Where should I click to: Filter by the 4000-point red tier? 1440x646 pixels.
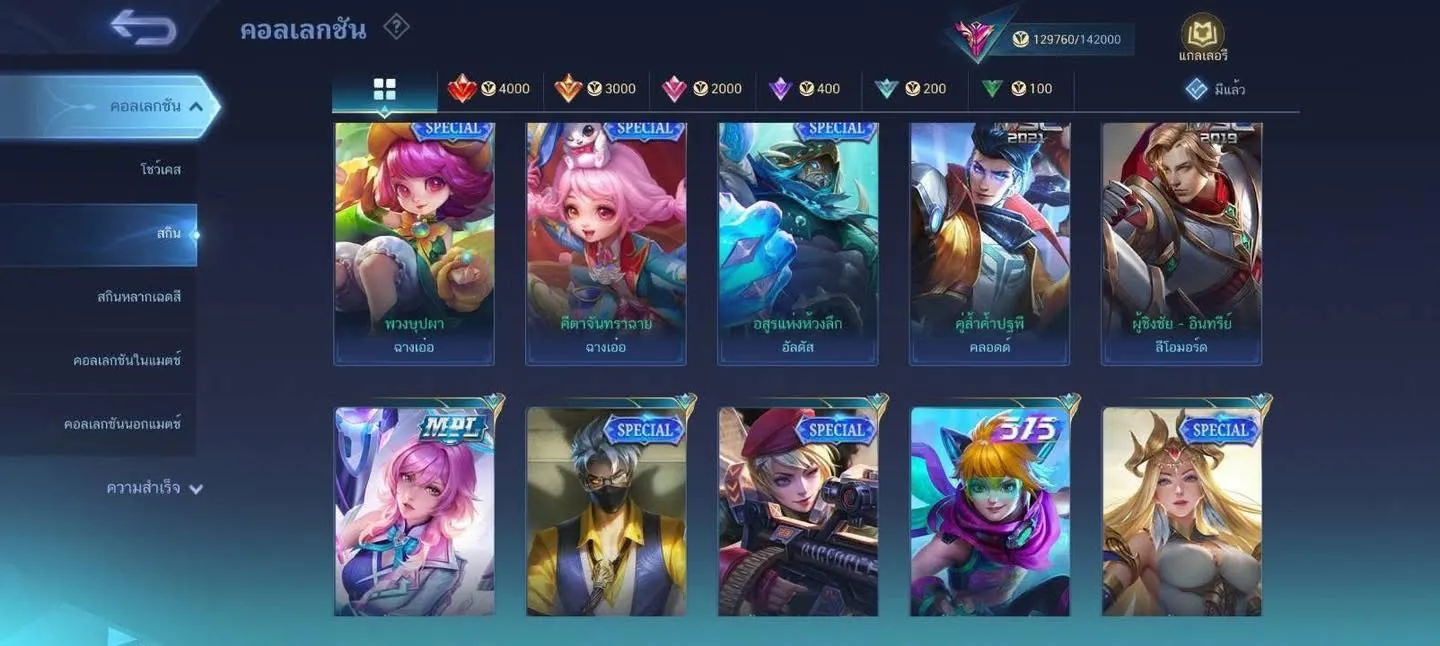coord(489,89)
